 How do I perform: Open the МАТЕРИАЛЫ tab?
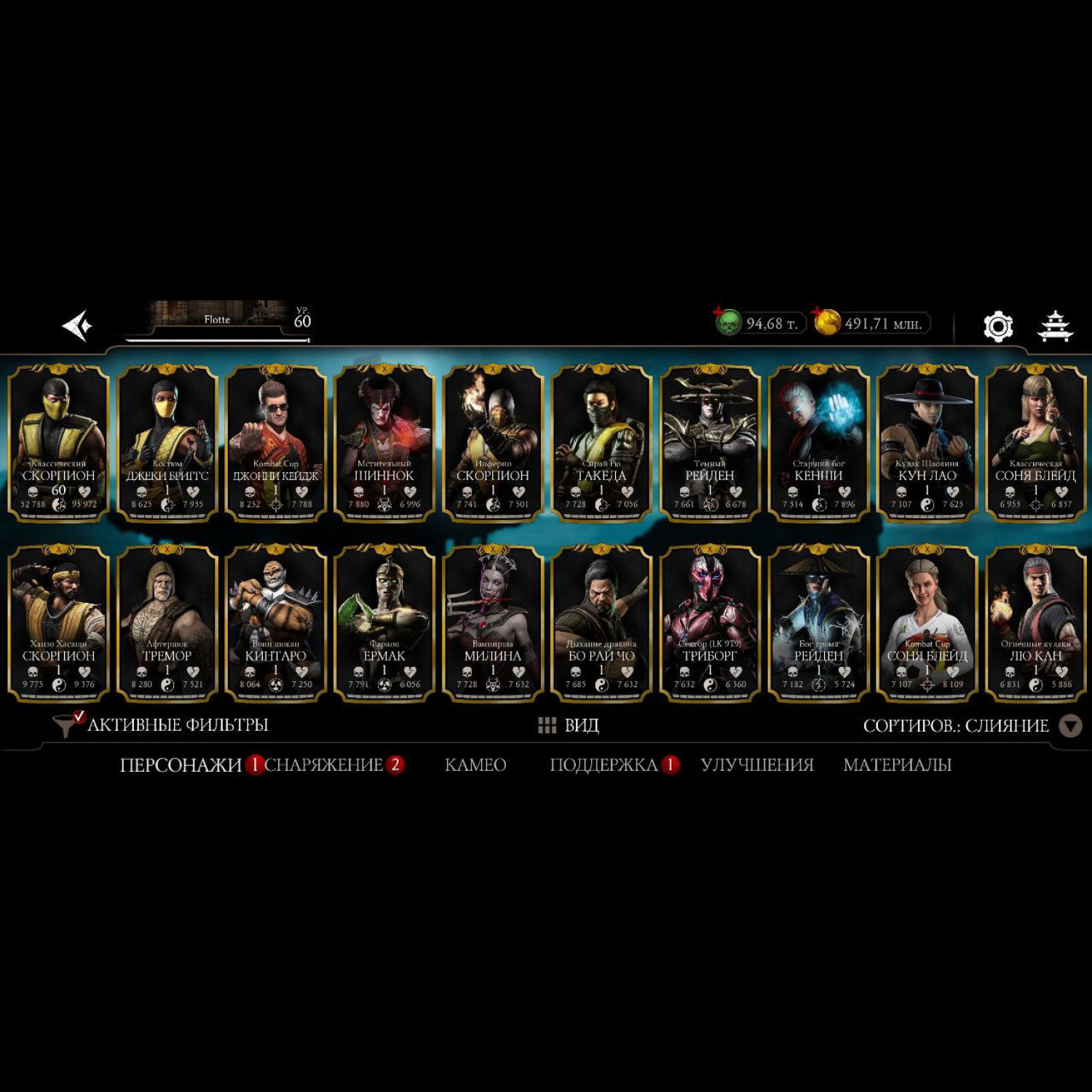tap(897, 765)
